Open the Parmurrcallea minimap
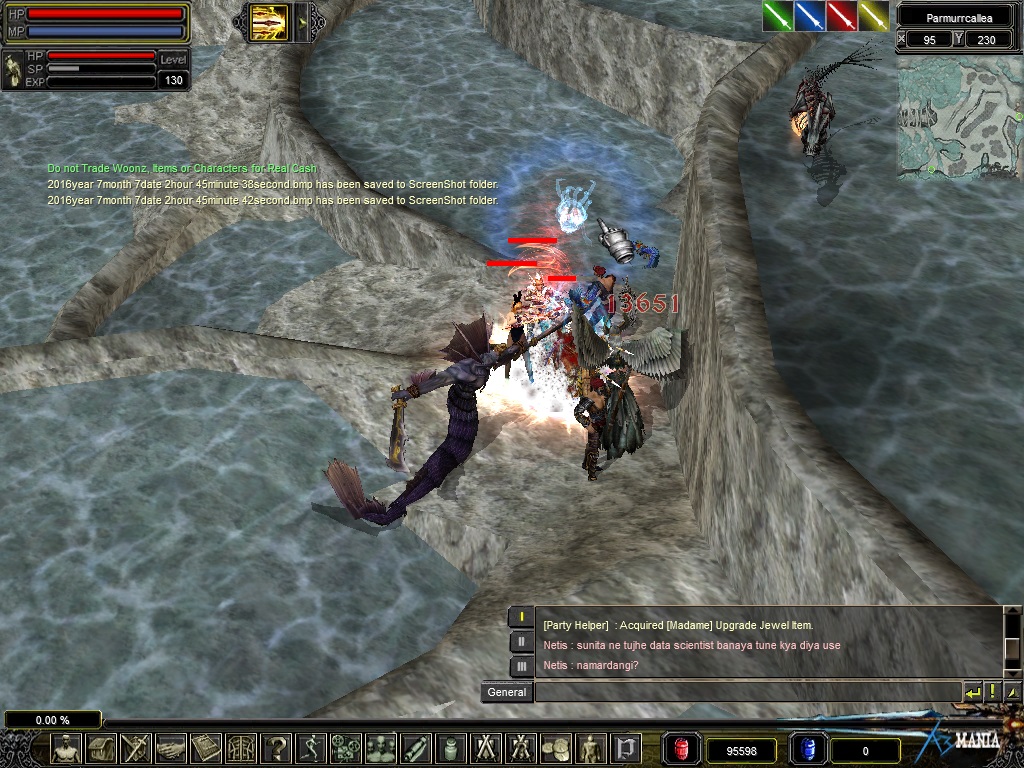 click(959, 117)
